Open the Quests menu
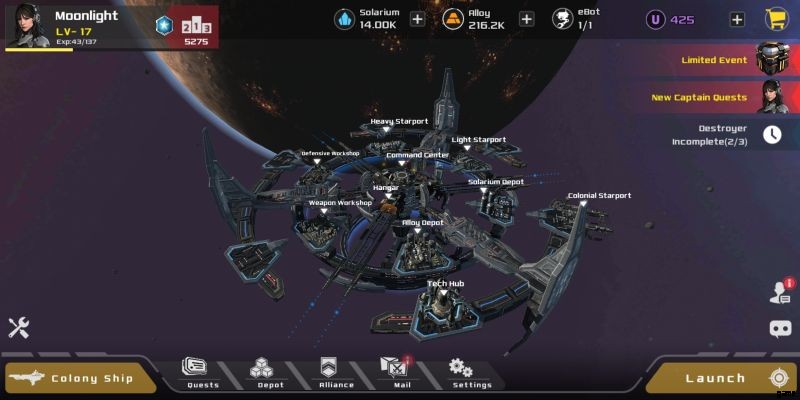The image size is (800, 400). pyautogui.click(x=203, y=372)
